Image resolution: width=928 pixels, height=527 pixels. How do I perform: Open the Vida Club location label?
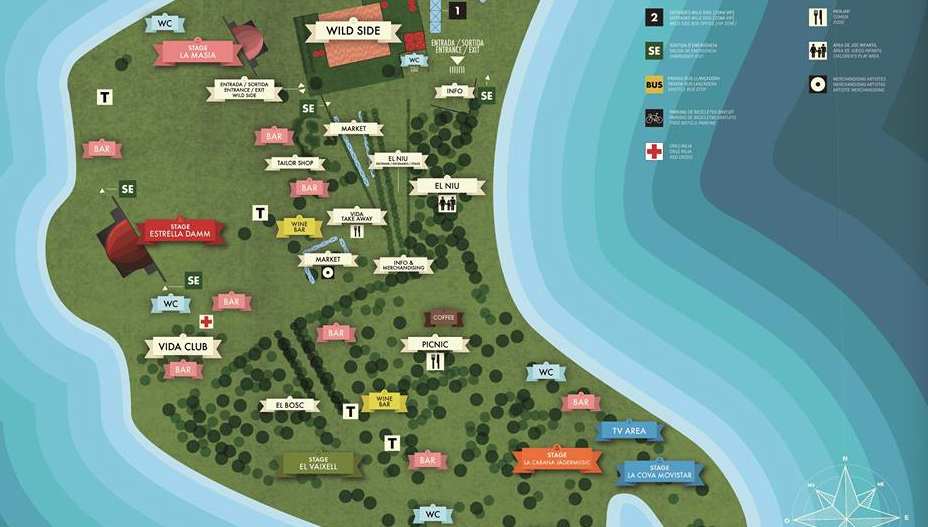point(182,348)
